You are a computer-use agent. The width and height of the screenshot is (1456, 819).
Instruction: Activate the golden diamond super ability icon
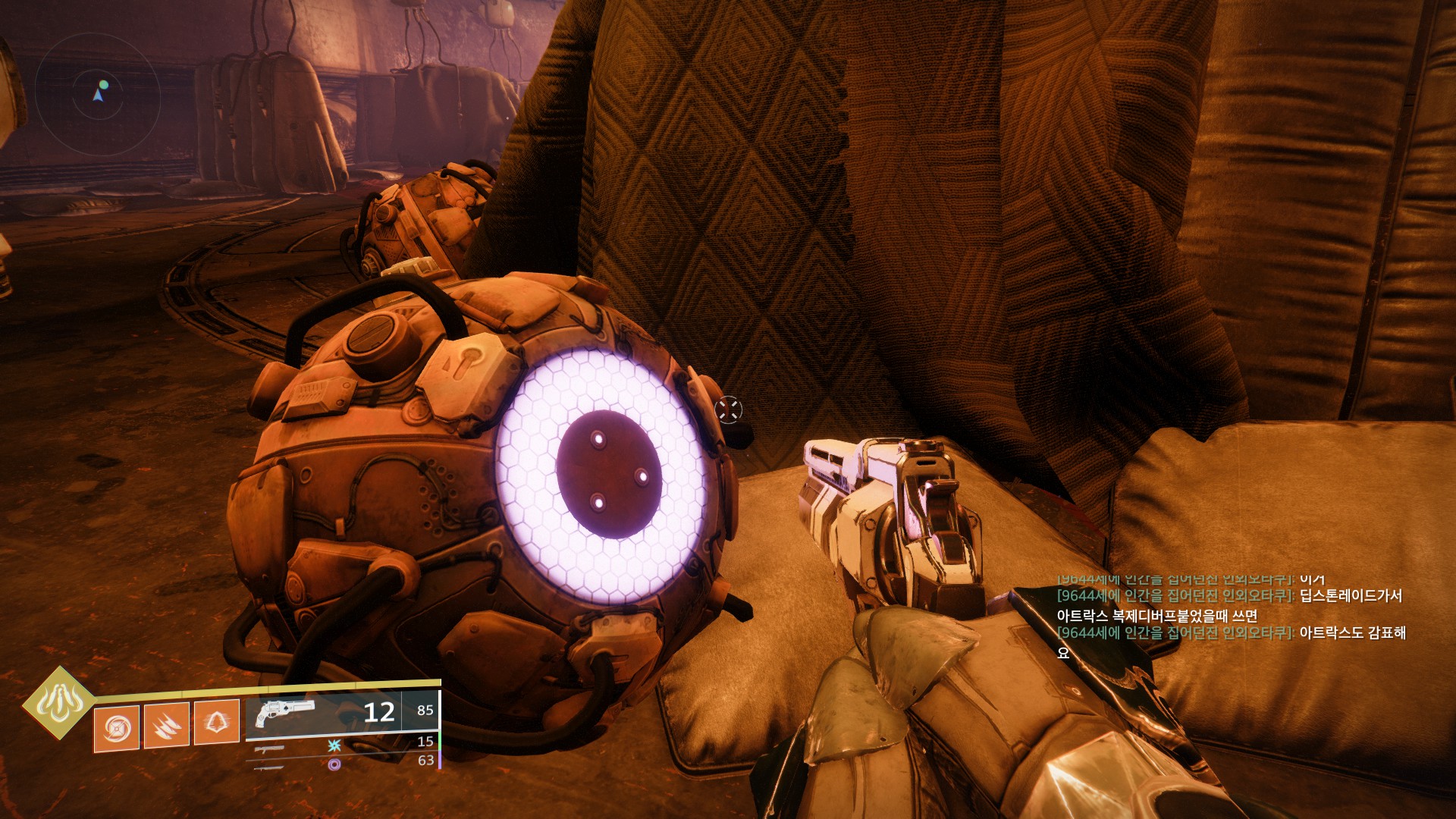point(58,703)
